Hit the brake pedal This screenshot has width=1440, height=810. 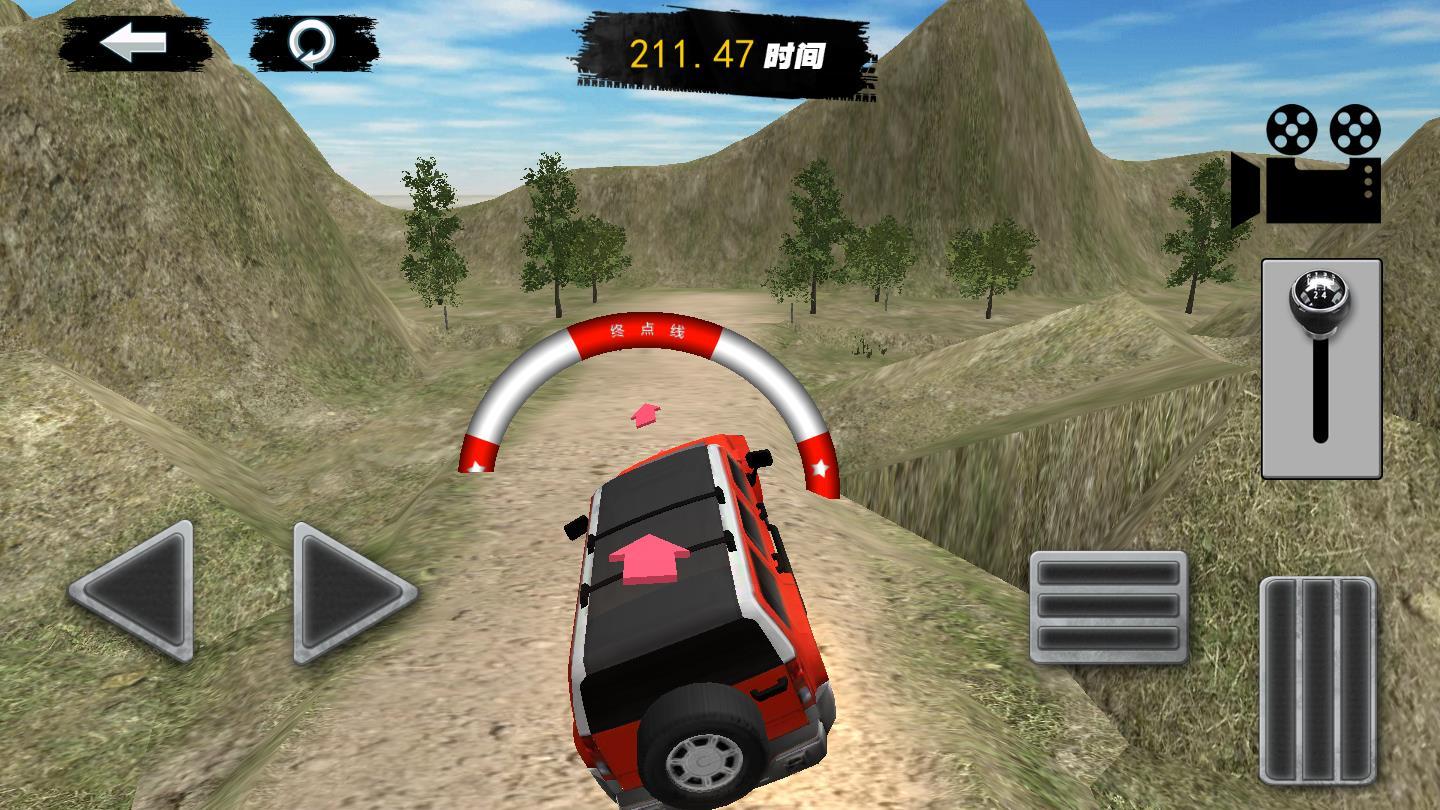point(1108,606)
